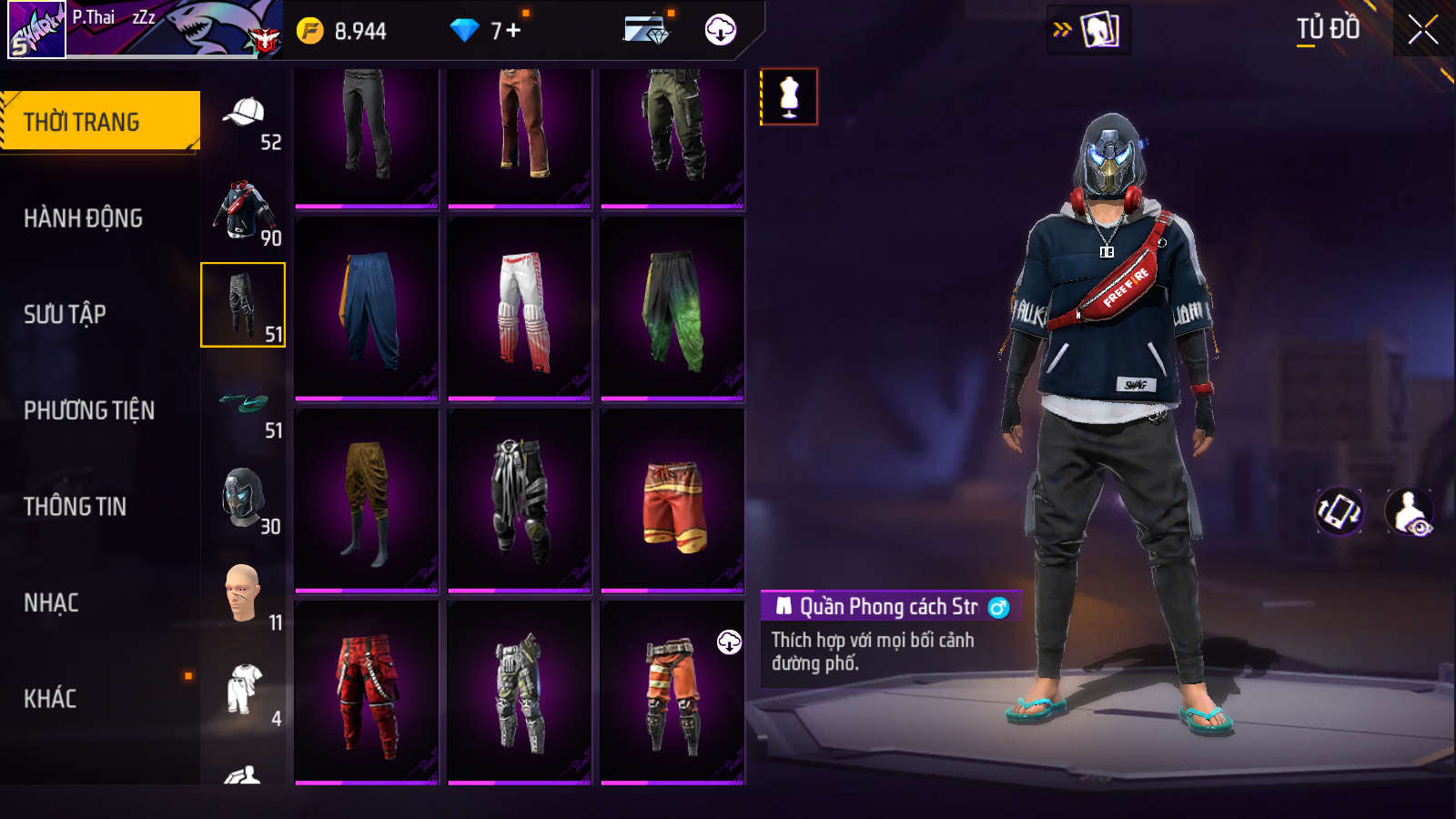
Task: Choose the blue baggy pants
Action: [367, 309]
